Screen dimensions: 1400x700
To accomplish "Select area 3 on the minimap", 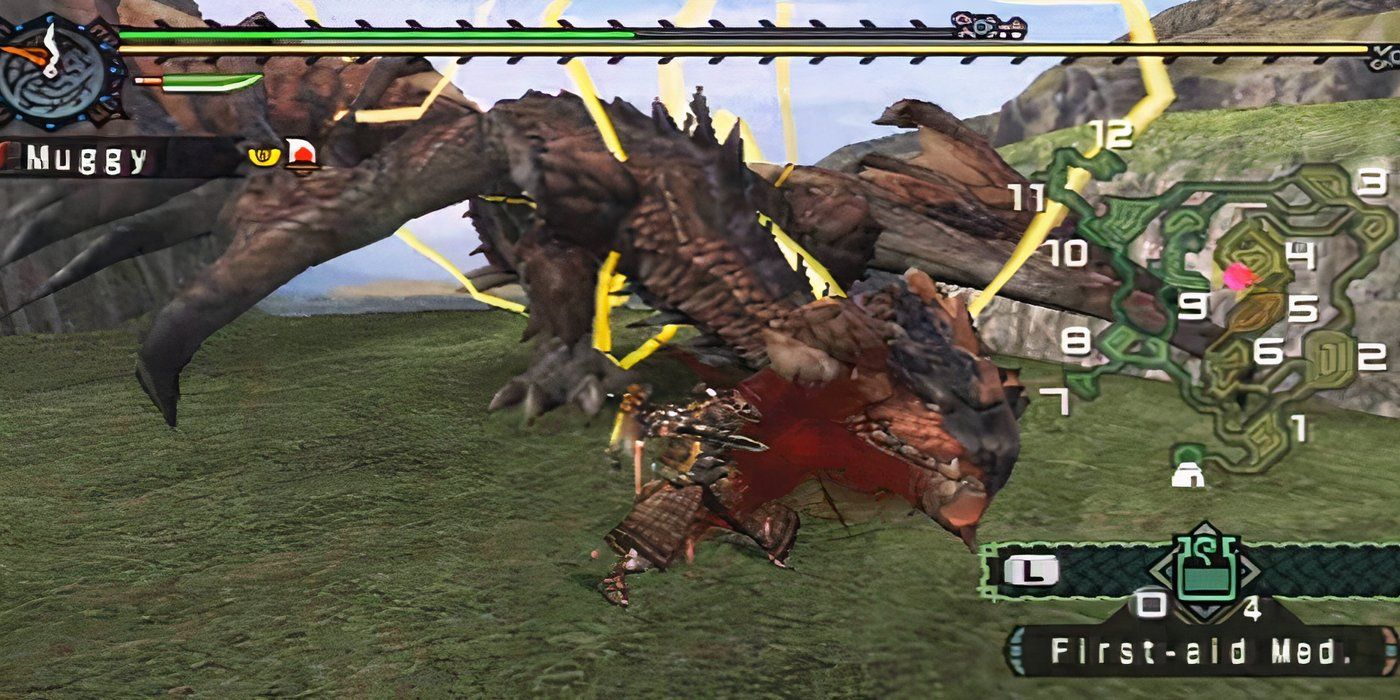I will click(1373, 182).
